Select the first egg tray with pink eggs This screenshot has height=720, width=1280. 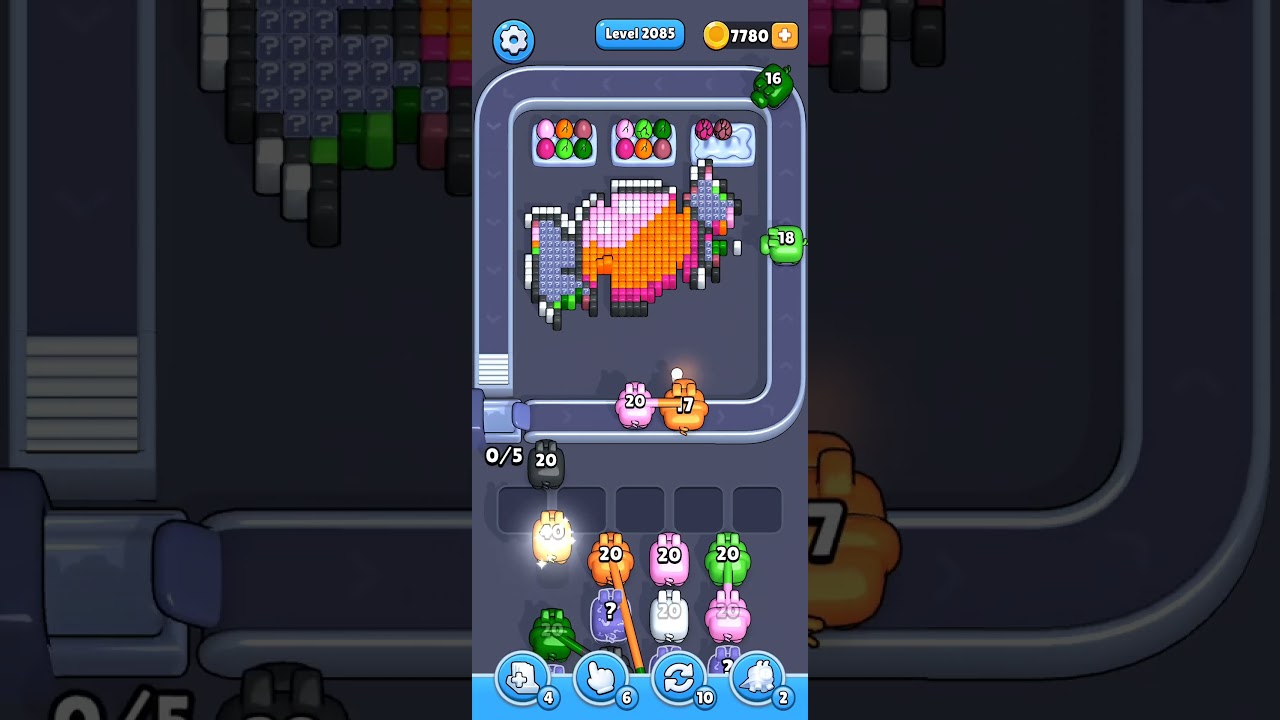pyautogui.click(x=563, y=141)
